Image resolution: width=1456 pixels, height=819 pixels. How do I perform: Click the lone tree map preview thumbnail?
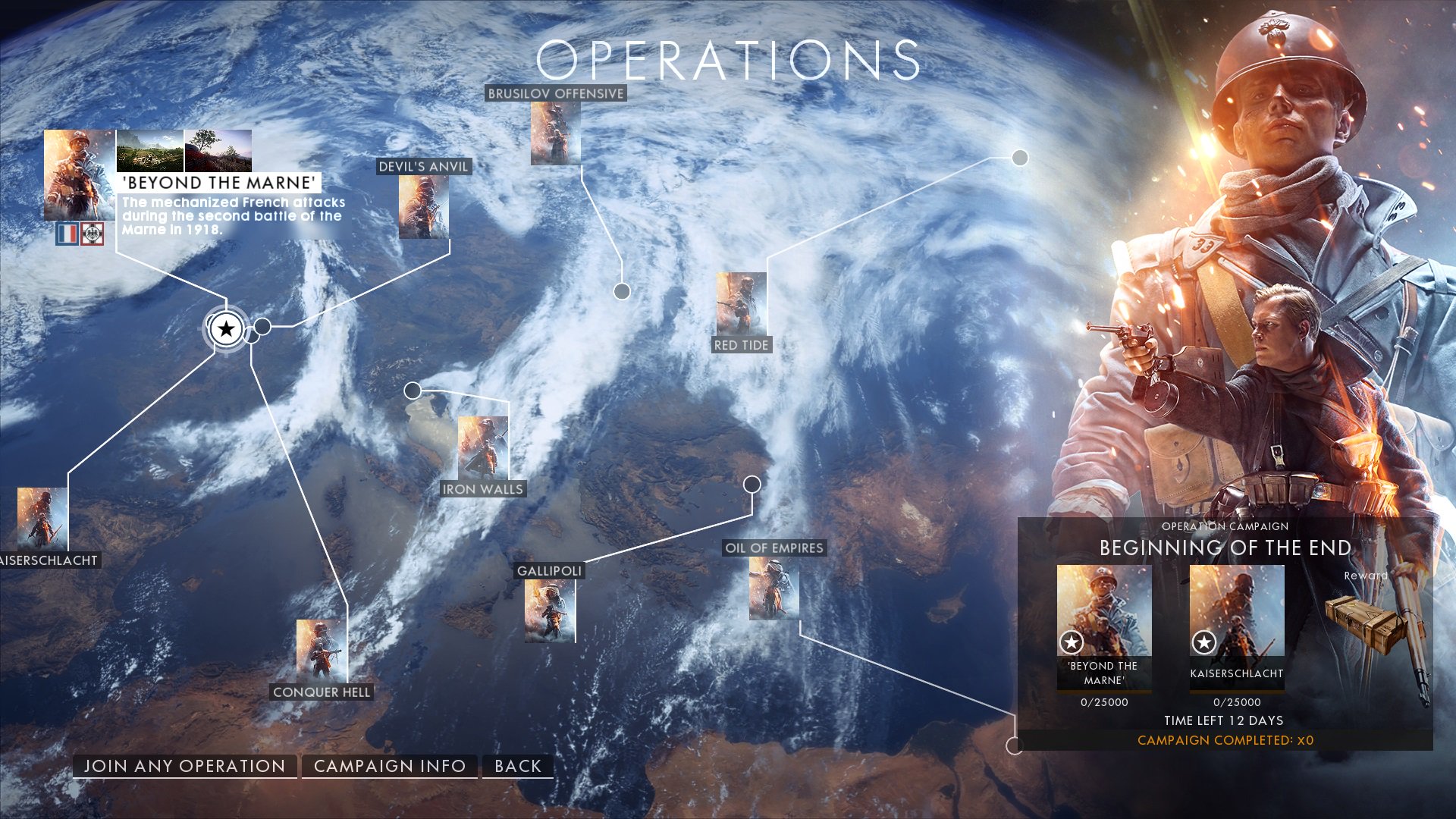(218, 150)
